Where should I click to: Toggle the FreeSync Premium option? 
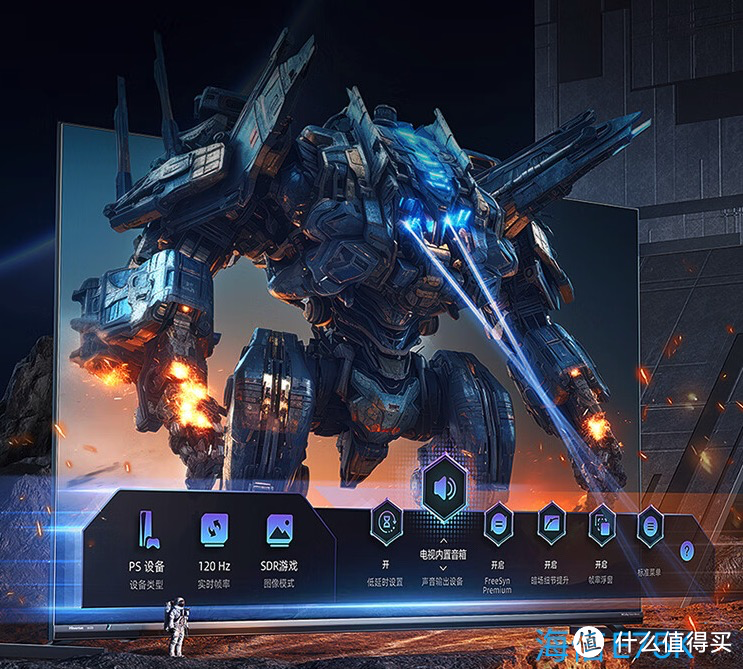[x=498, y=522]
